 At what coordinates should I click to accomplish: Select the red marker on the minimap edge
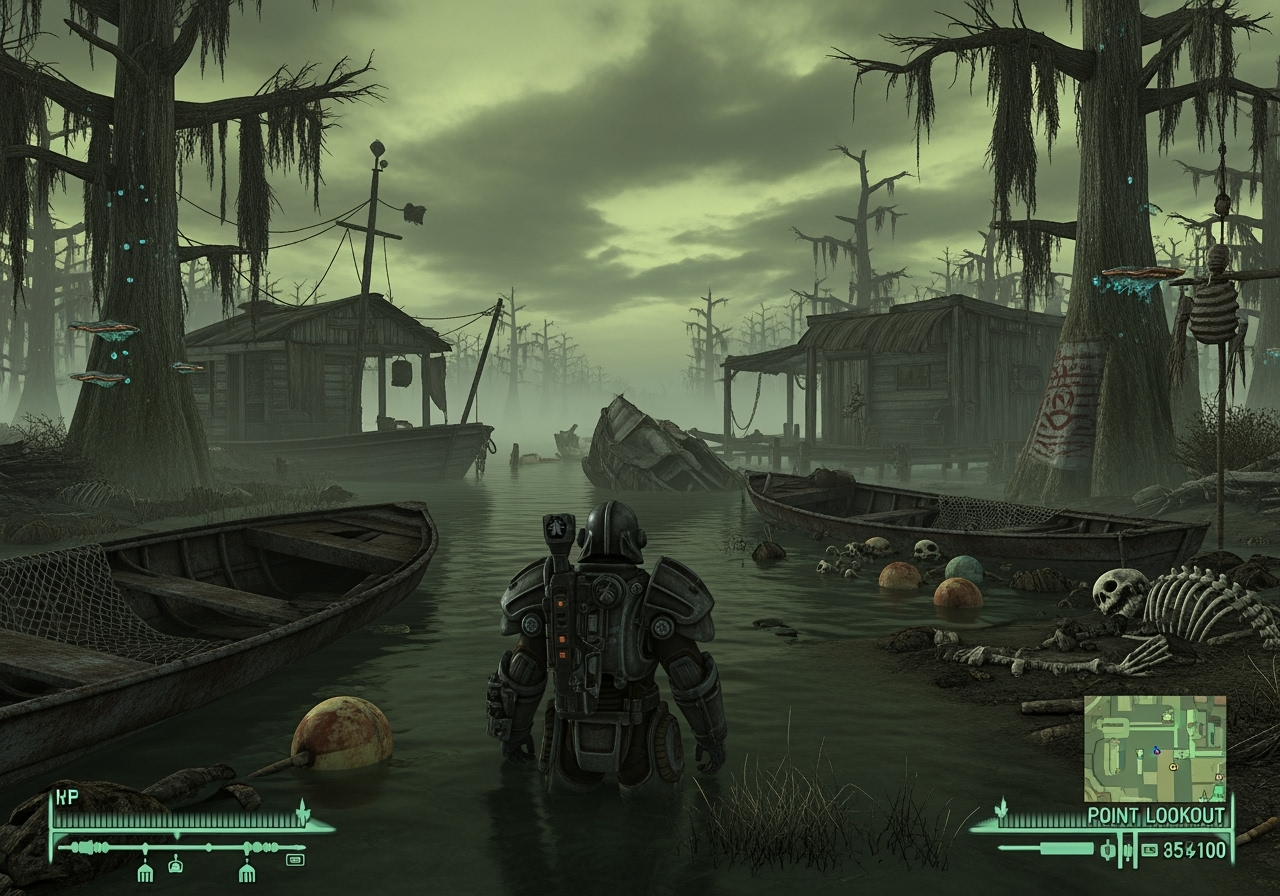(x=1217, y=777)
